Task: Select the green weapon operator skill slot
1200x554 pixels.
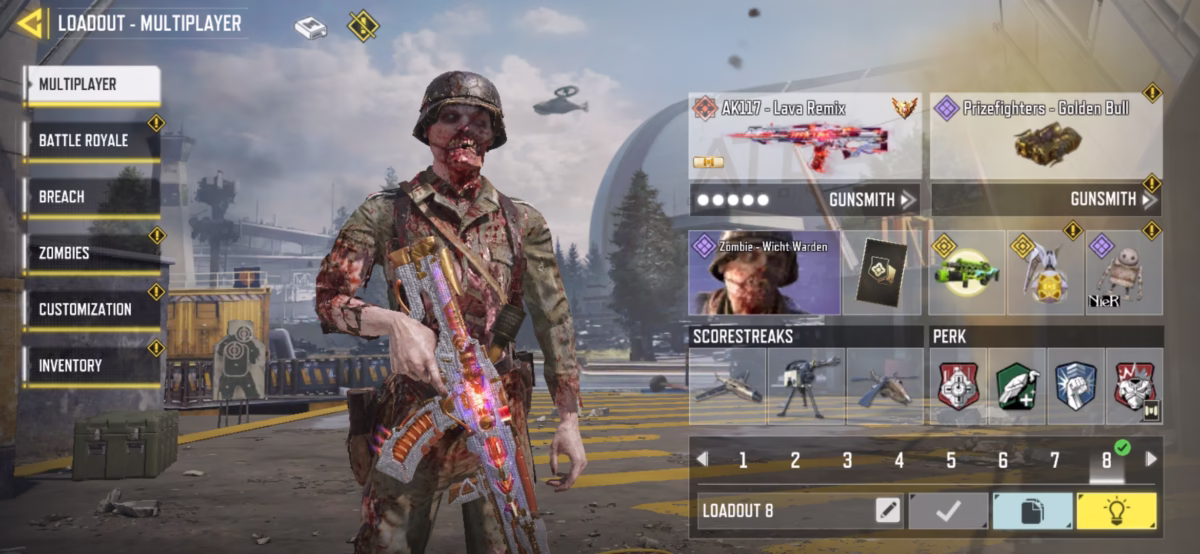Action: click(967, 273)
